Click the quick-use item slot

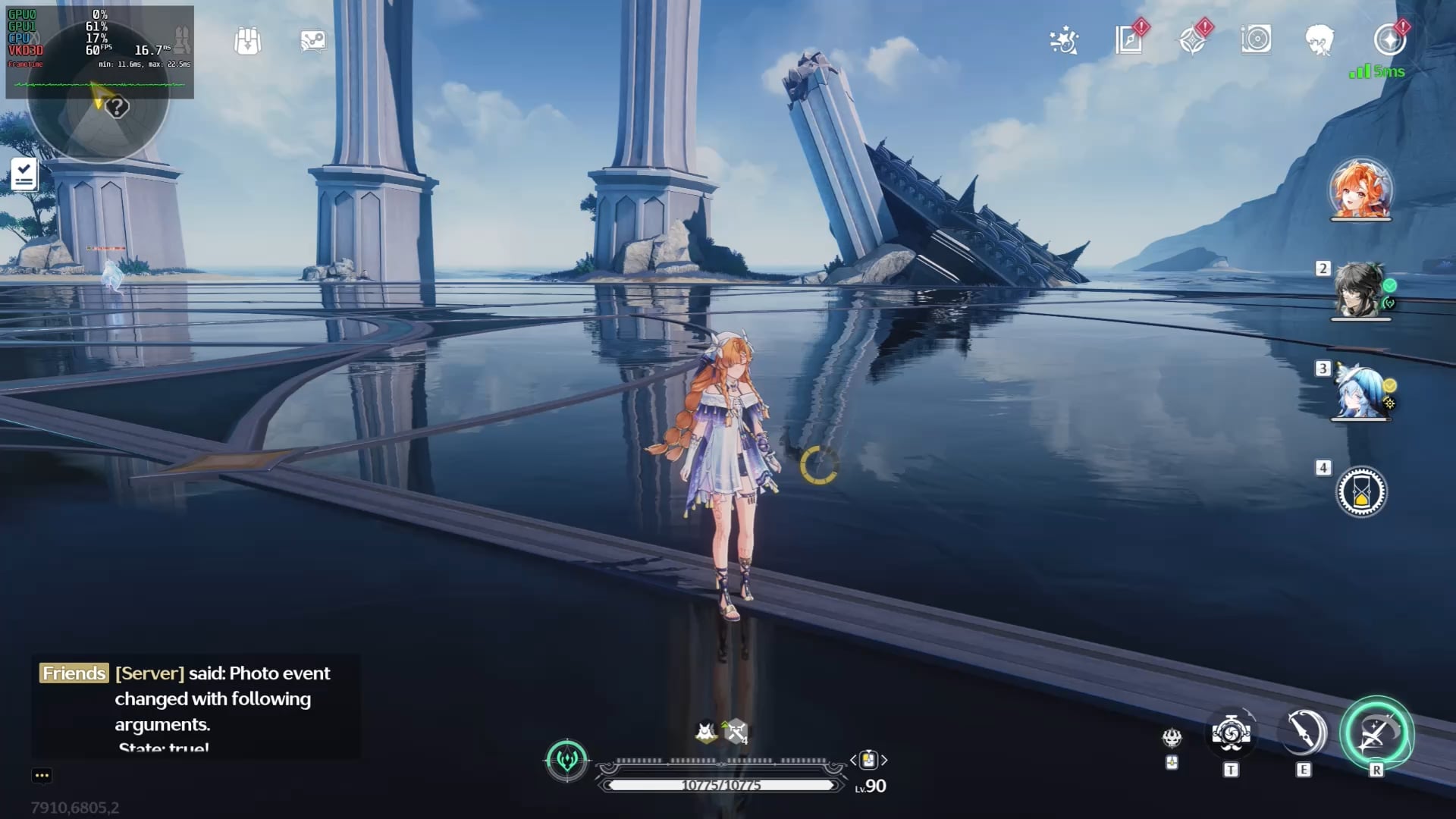tap(868, 760)
